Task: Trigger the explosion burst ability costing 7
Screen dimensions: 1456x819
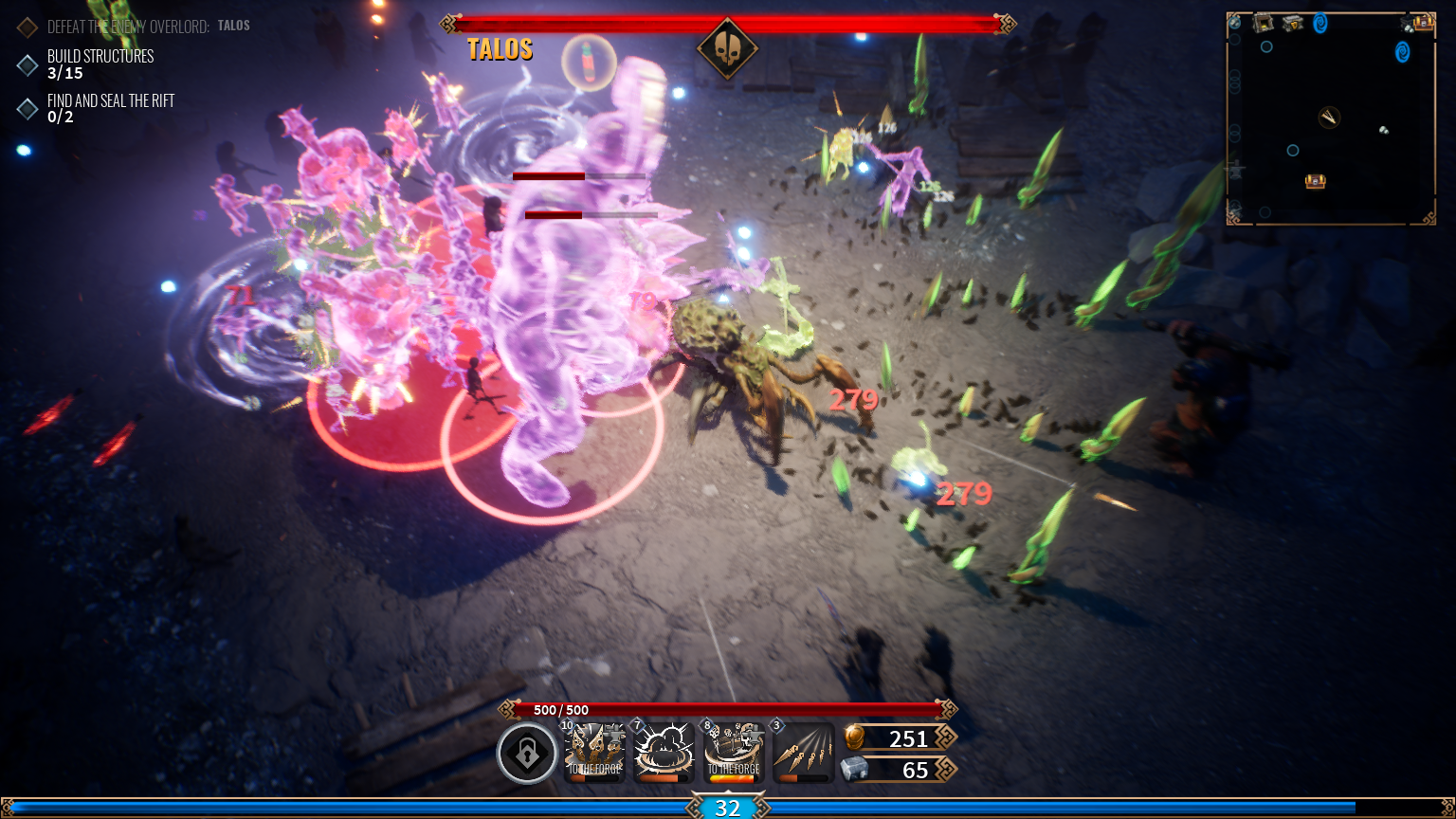Action: tap(664, 754)
